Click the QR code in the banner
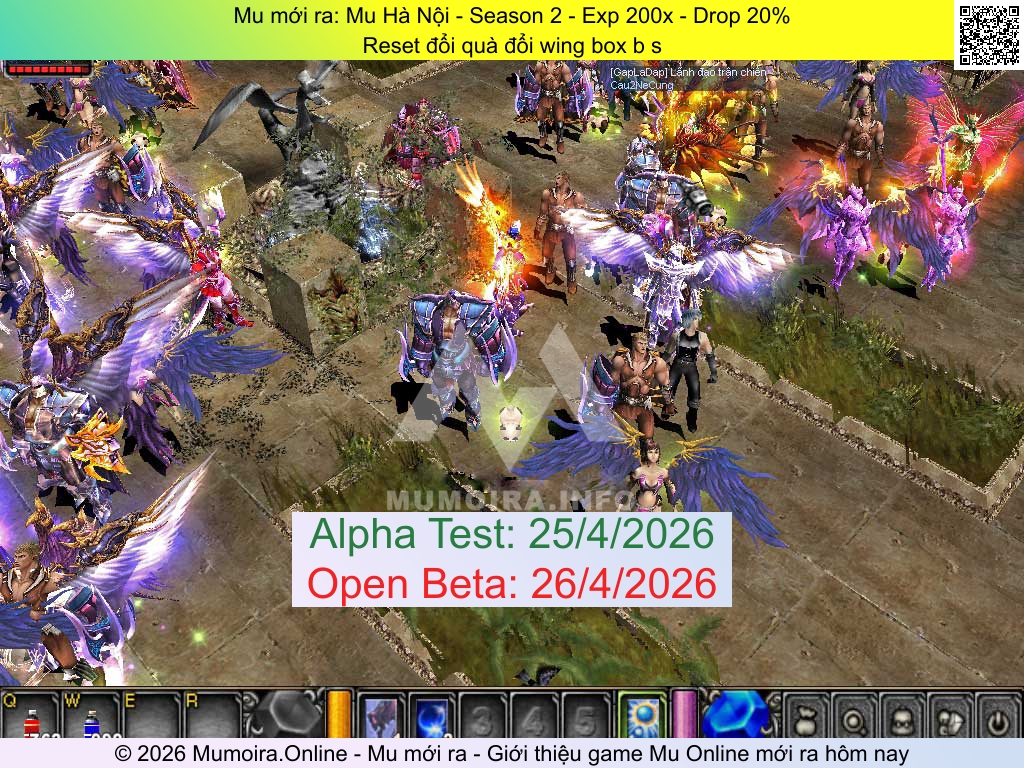This screenshot has width=1024, height=768. [x=988, y=33]
